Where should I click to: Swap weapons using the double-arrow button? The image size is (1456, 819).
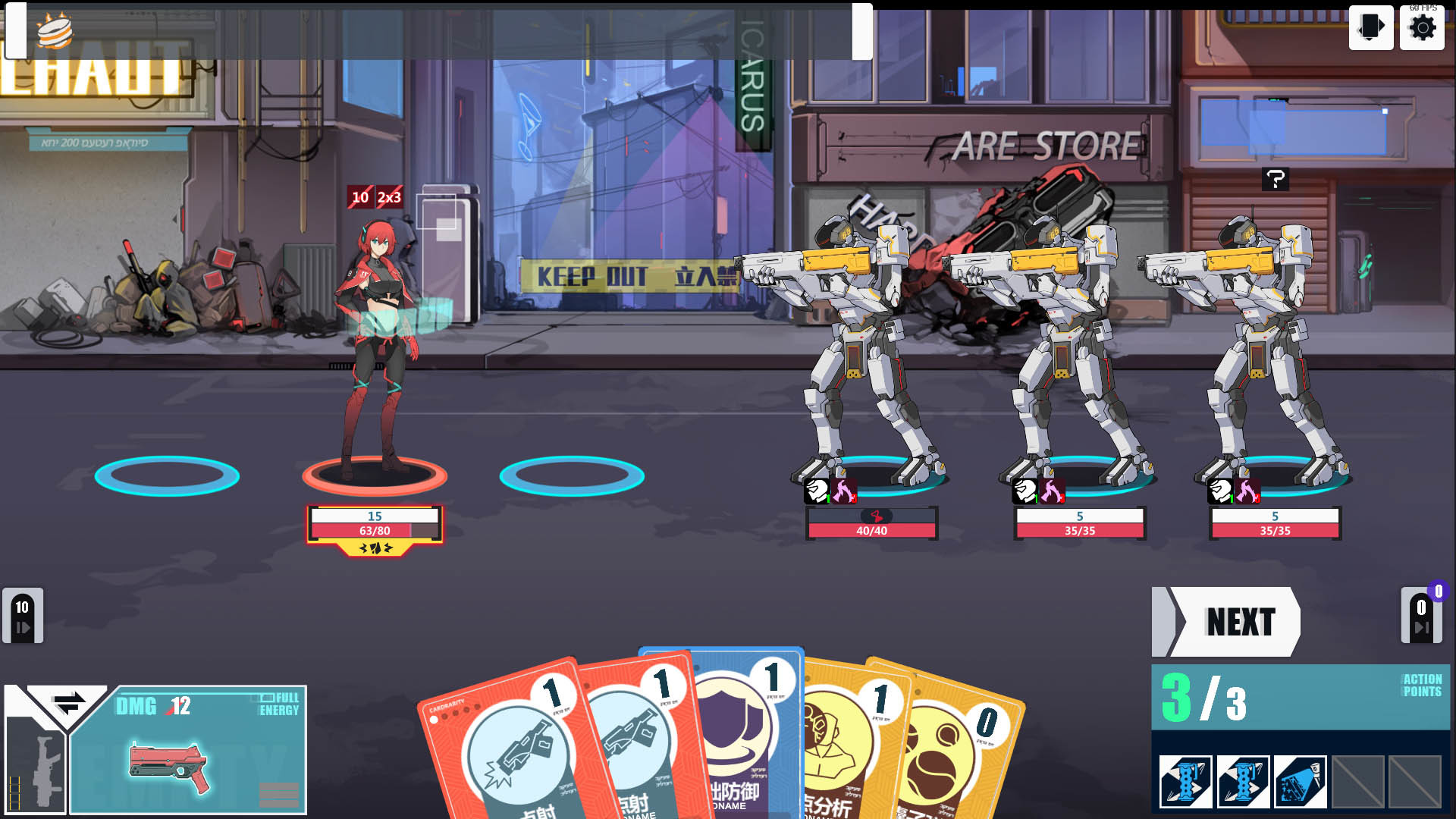point(67,704)
